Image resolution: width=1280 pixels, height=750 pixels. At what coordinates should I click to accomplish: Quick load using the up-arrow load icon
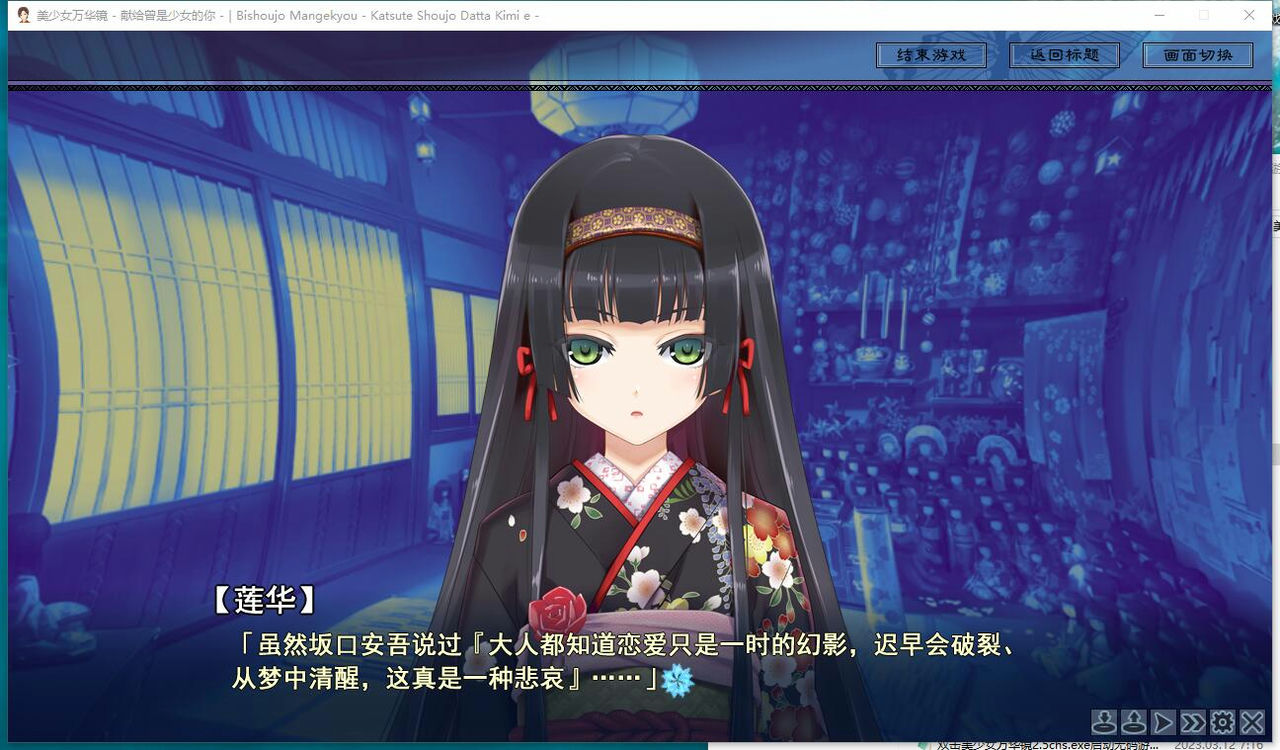(x=1133, y=722)
